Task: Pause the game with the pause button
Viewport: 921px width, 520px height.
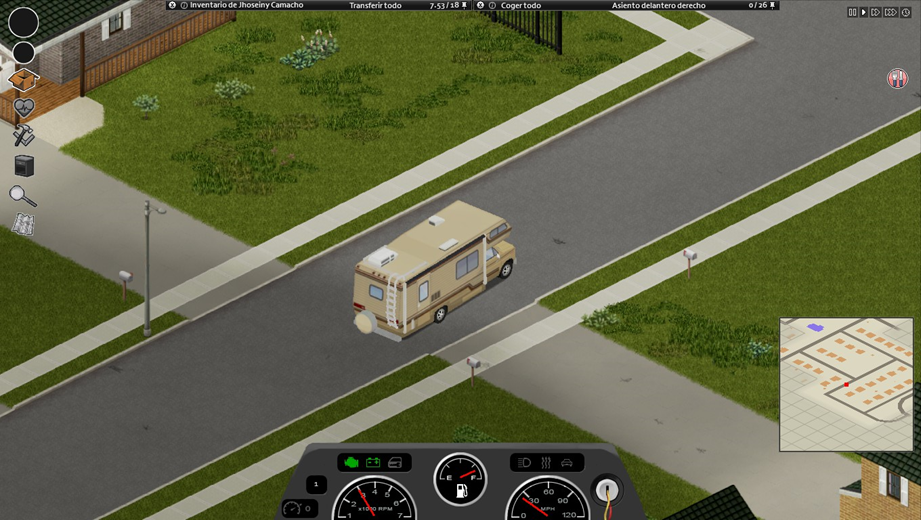Action: 852,12
